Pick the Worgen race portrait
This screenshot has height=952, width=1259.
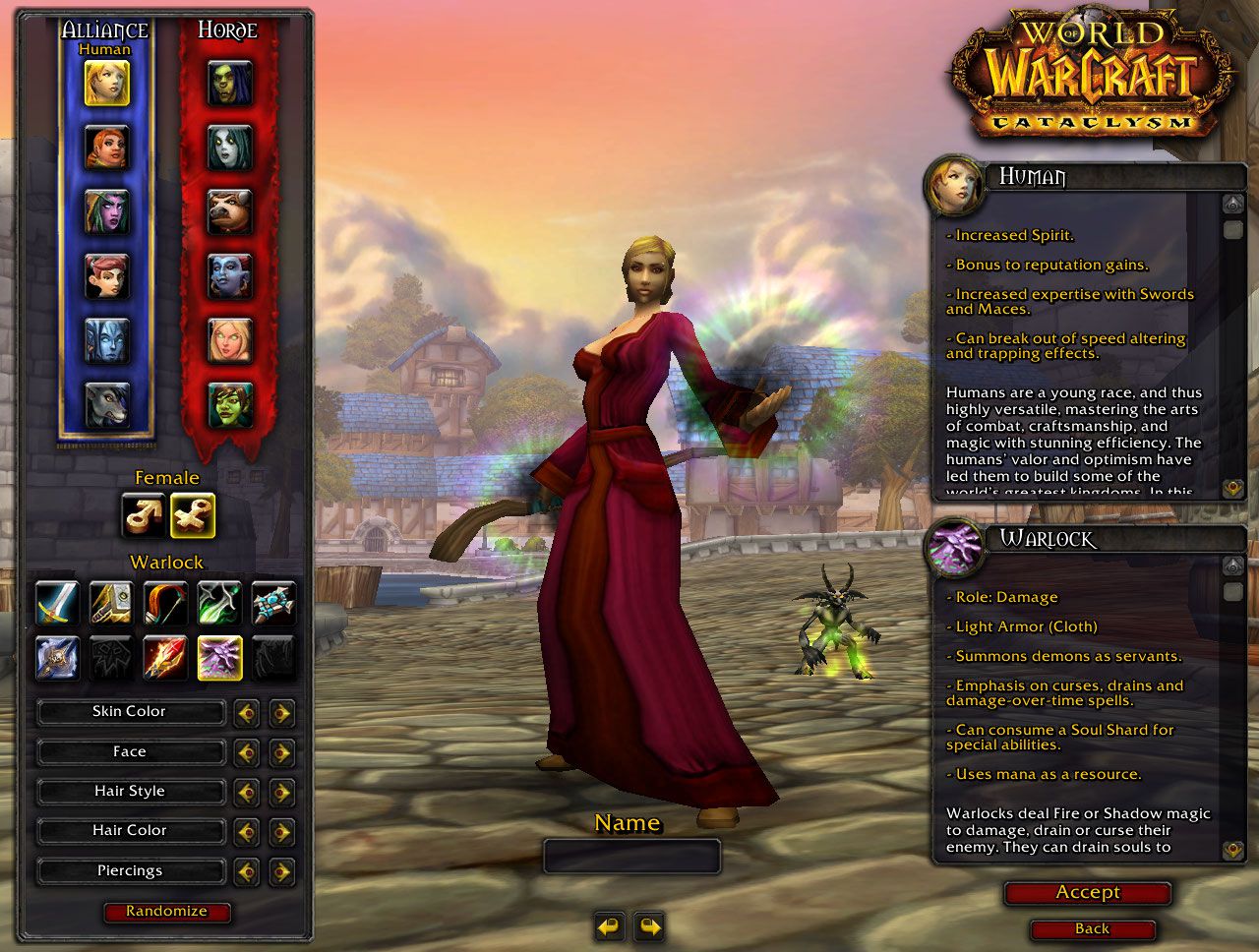(106, 403)
